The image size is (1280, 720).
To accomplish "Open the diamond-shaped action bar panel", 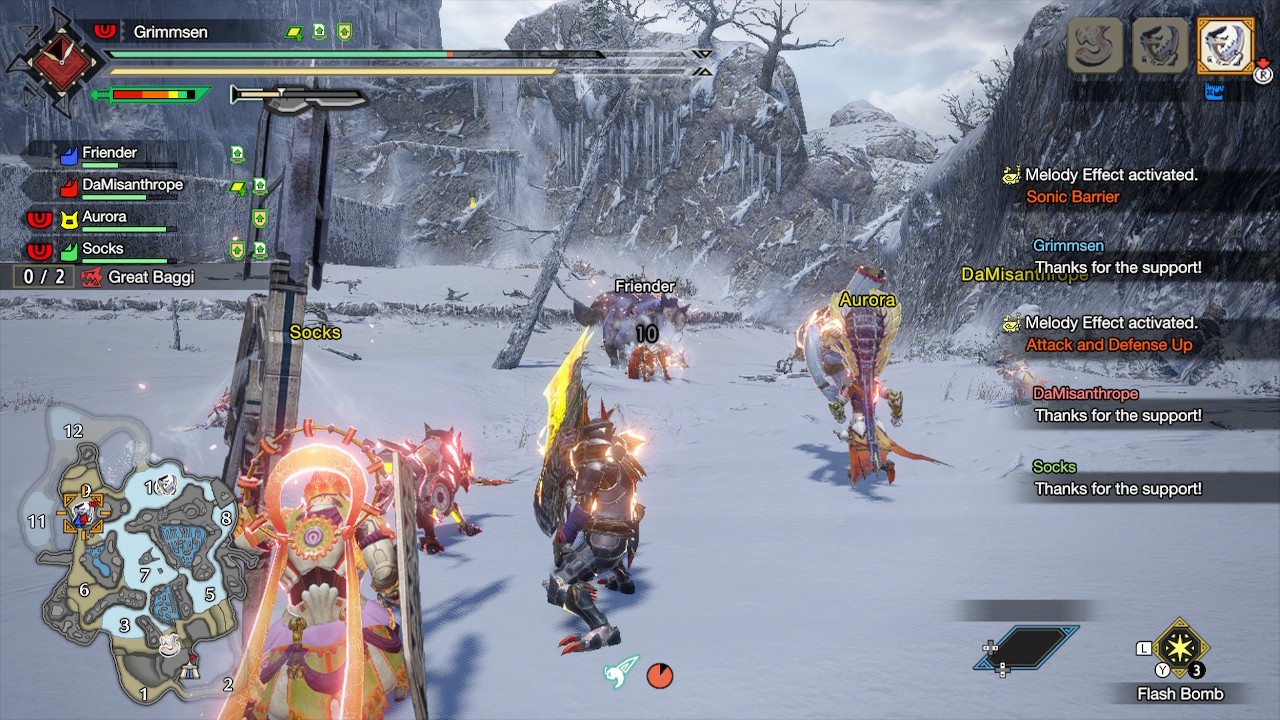I will pyautogui.click(x=1028, y=648).
